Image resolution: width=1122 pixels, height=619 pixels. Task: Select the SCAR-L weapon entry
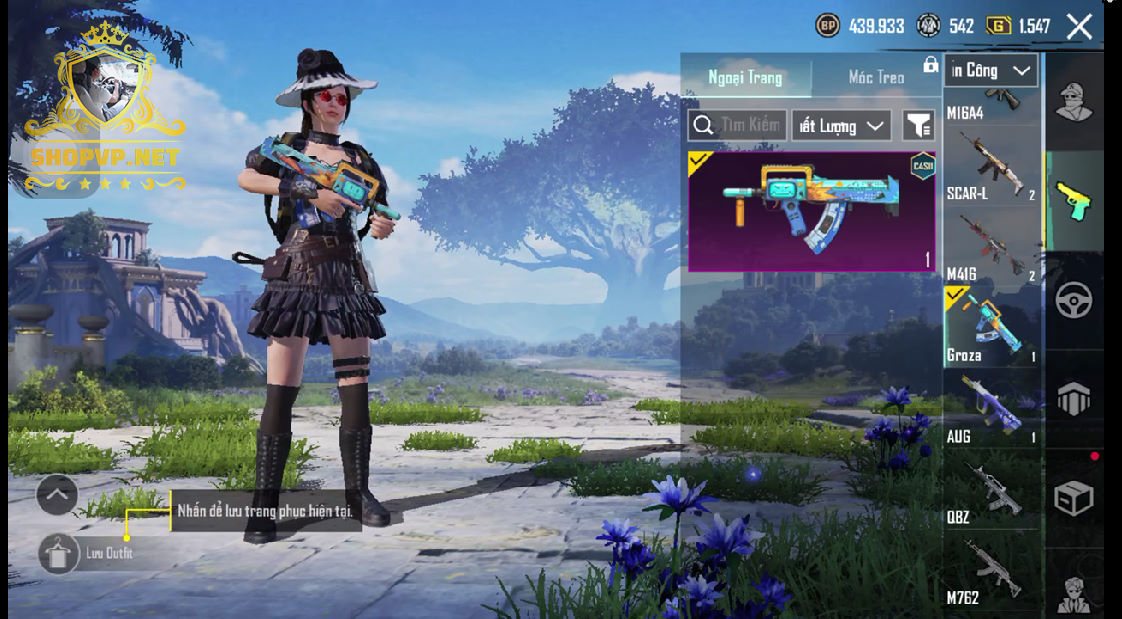tap(992, 167)
